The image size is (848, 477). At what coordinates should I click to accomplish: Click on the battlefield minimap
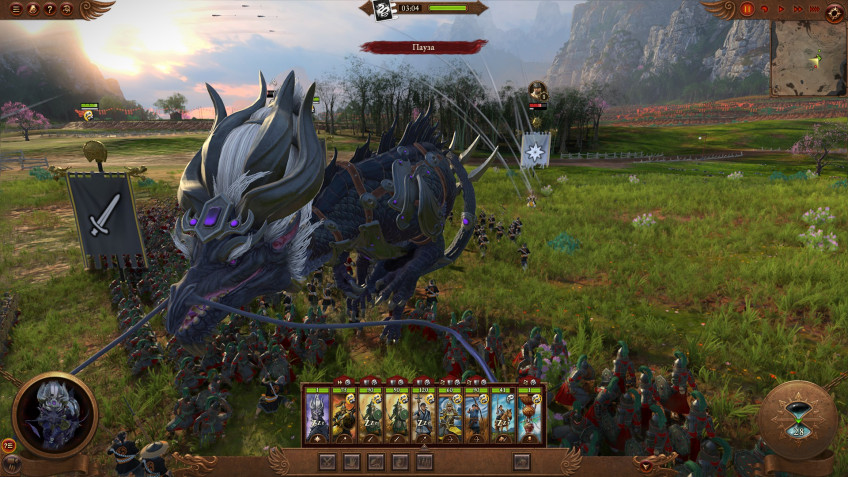click(808, 58)
